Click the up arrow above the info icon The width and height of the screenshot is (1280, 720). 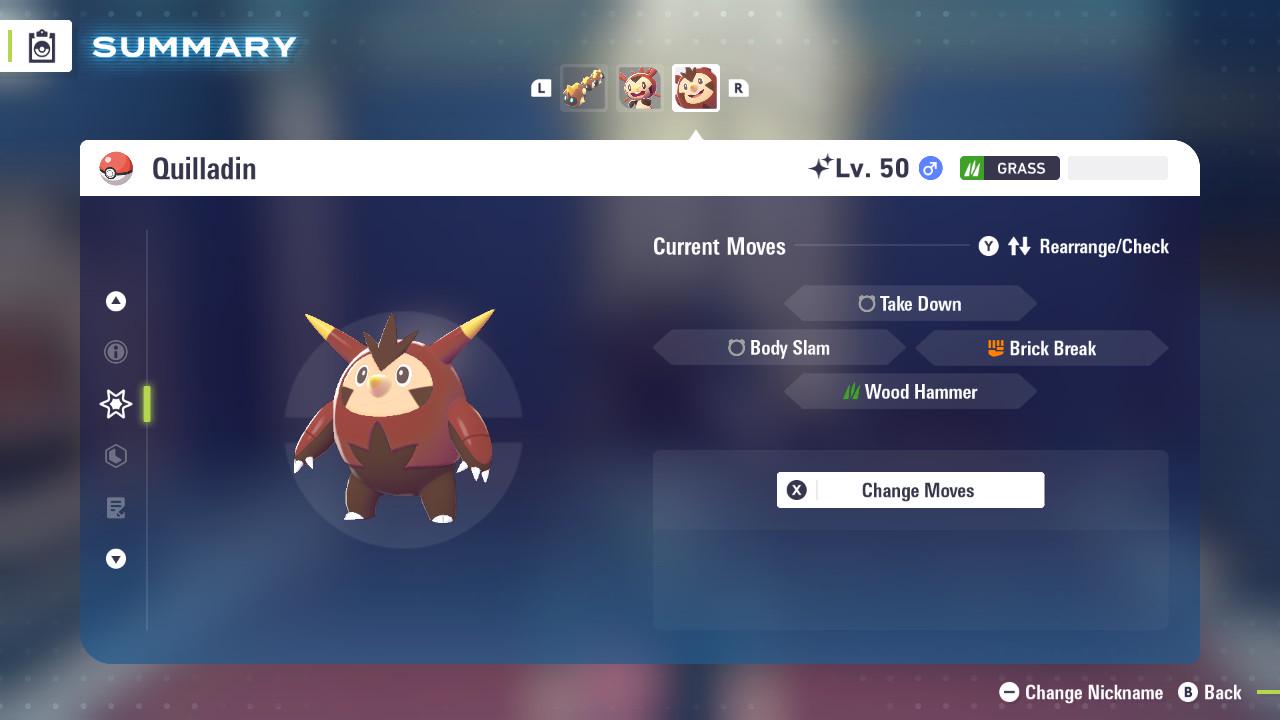116,301
